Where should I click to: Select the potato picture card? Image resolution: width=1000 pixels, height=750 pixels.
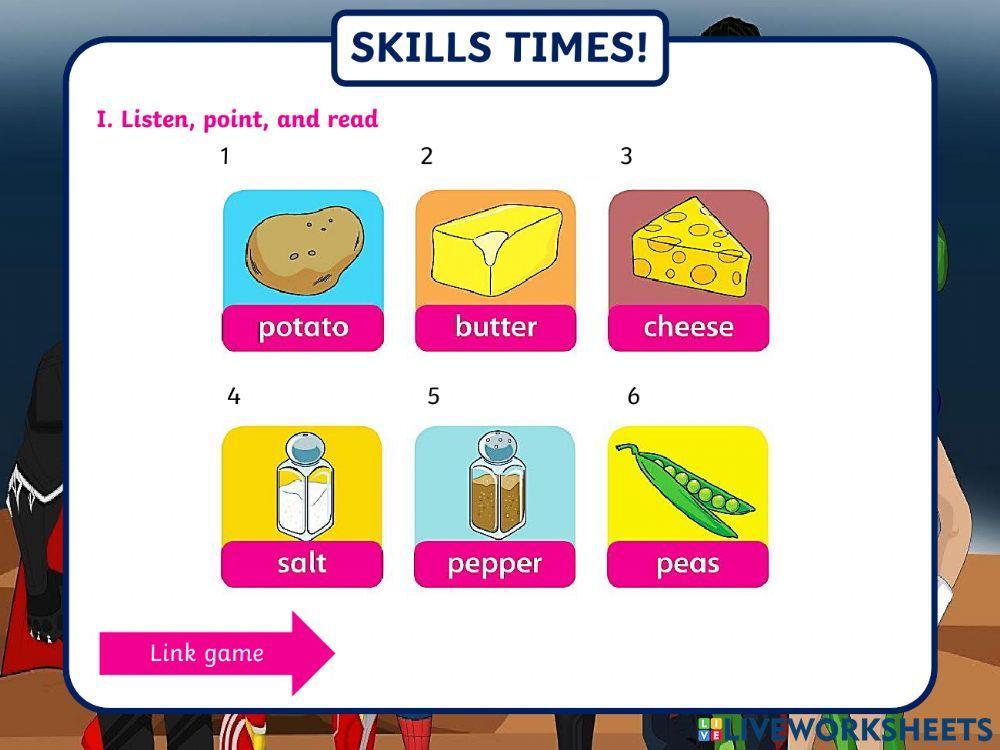coord(302,270)
